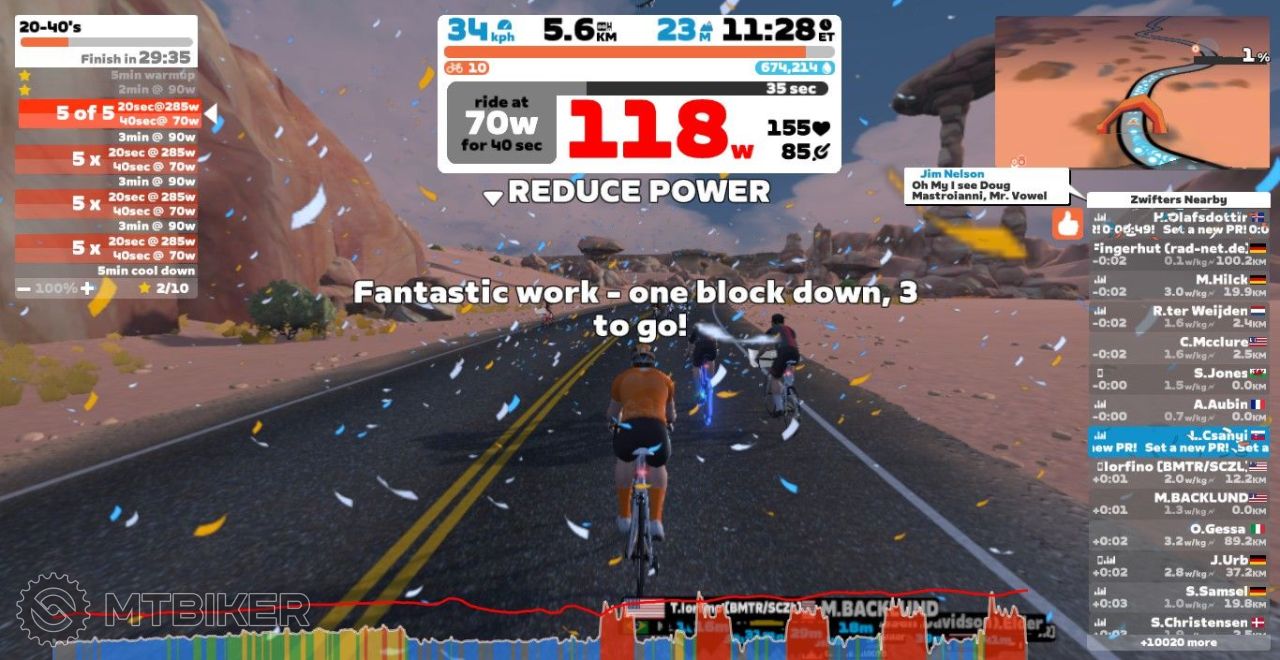The width and height of the screenshot is (1280, 660).
Task: Select R.ter Weijden in the nearby riders list
Action: (x=1178, y=317)
